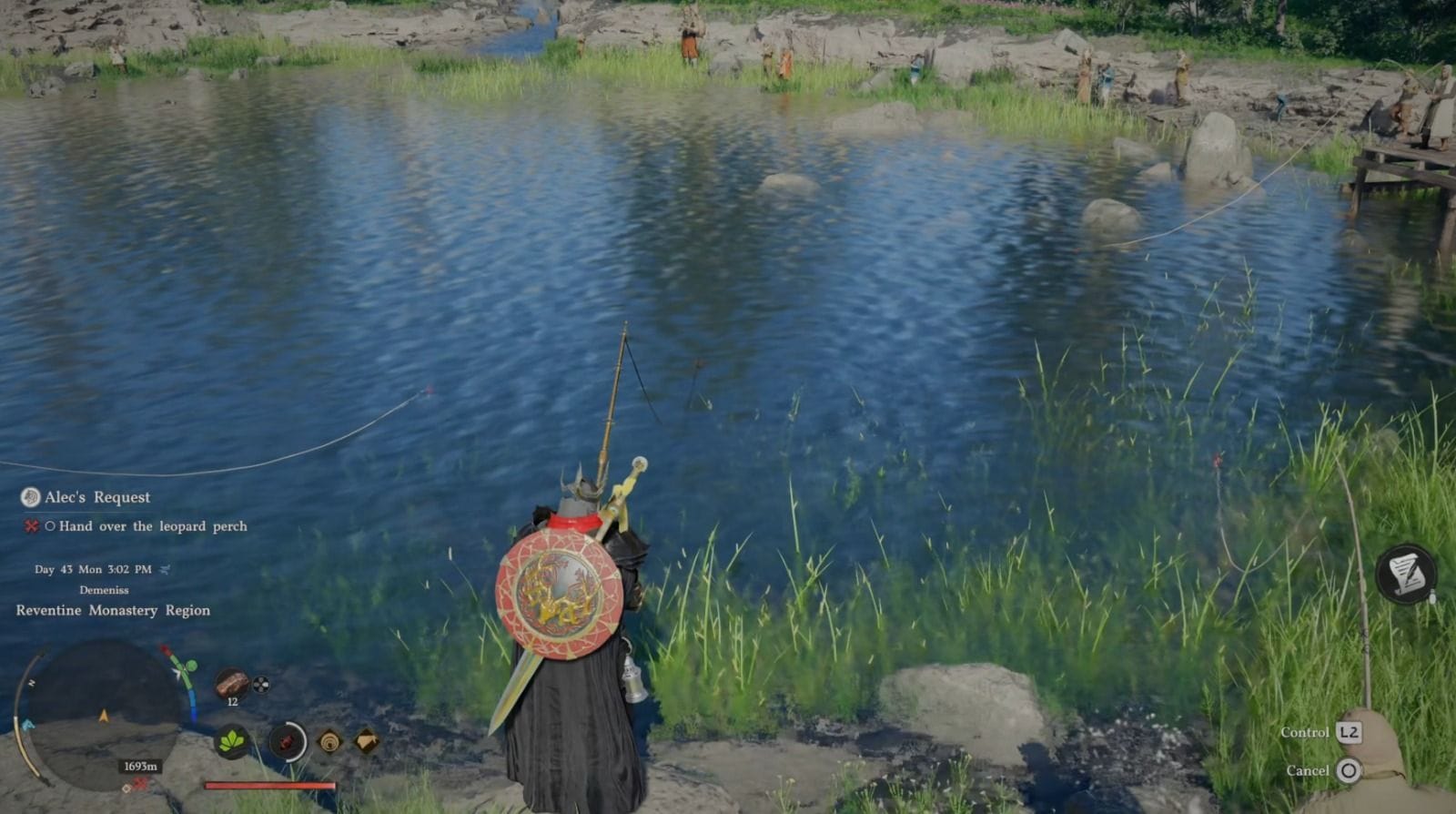Open the bag icon at the end of the item row
The width and height of the screenshot is (1456, 814).
(367, 742)
